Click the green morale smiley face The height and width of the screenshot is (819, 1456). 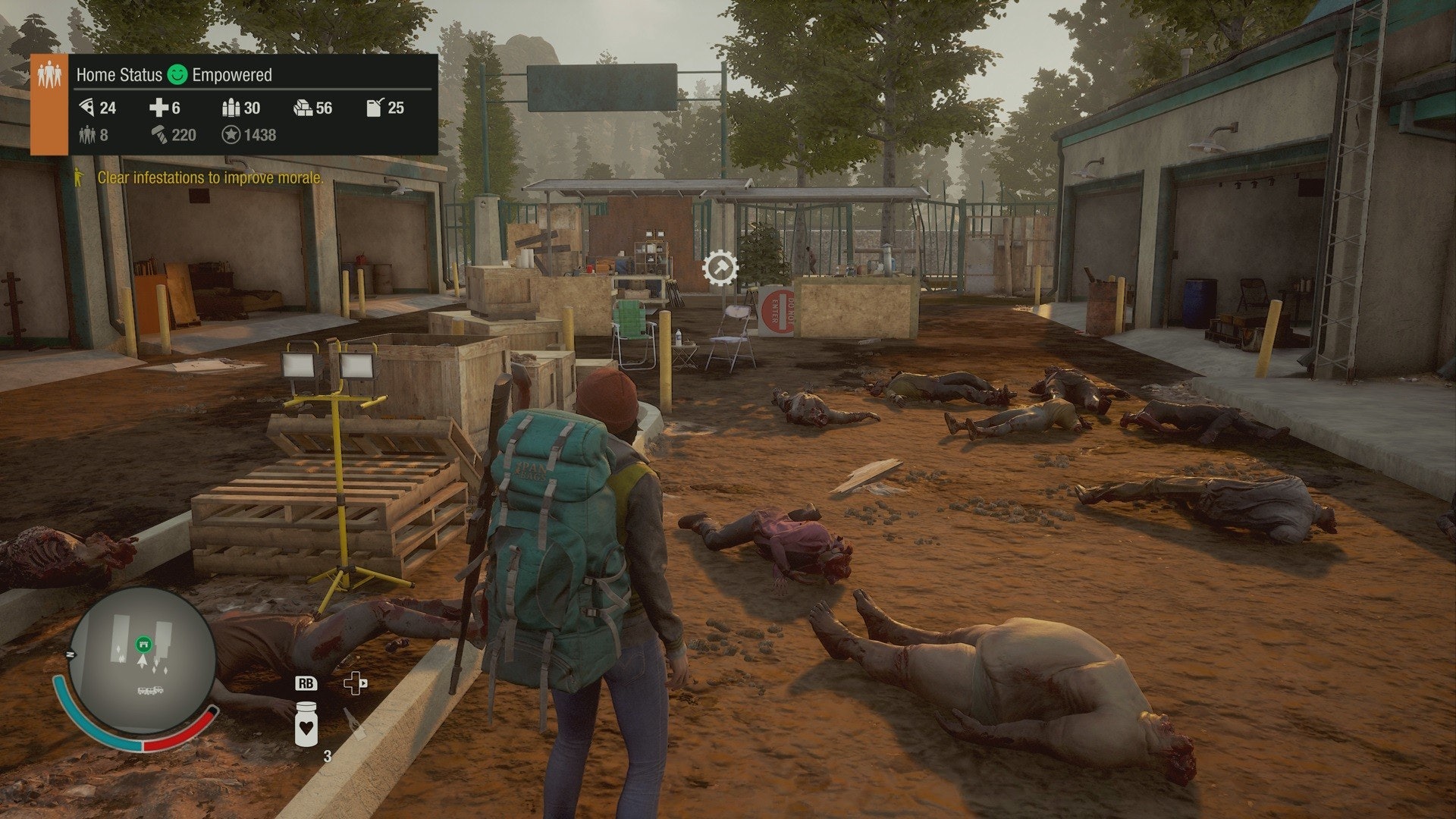(x=177, y=74)
